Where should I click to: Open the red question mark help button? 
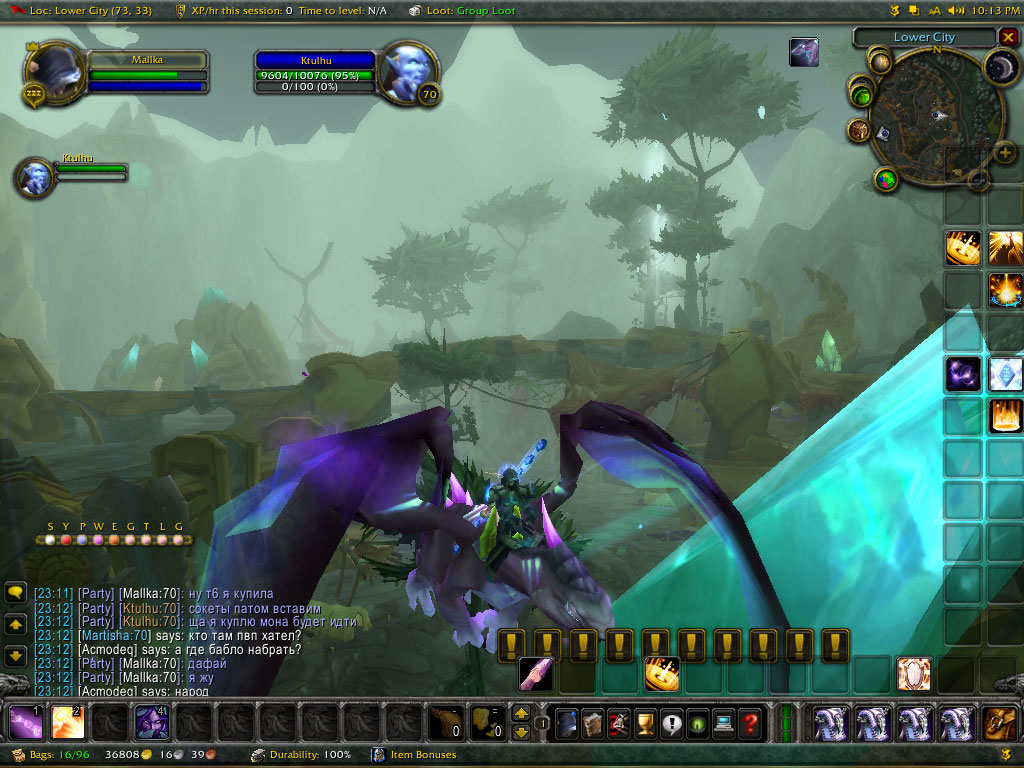coord(751,722)
